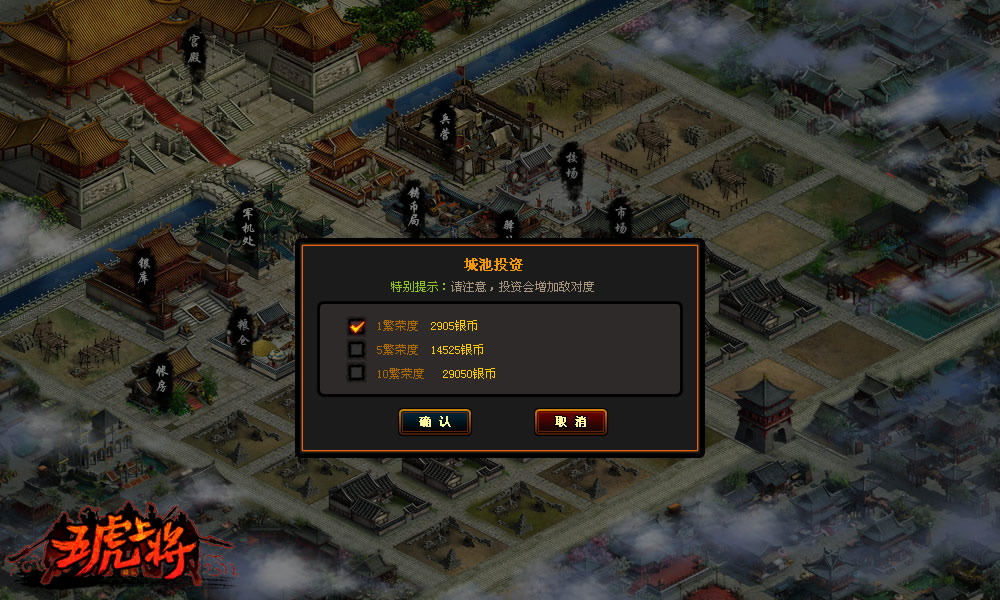The height and width of the screenshot is (600, 1000).
Task: Select the 粮仓 granary label
Action: coord(241,328)
